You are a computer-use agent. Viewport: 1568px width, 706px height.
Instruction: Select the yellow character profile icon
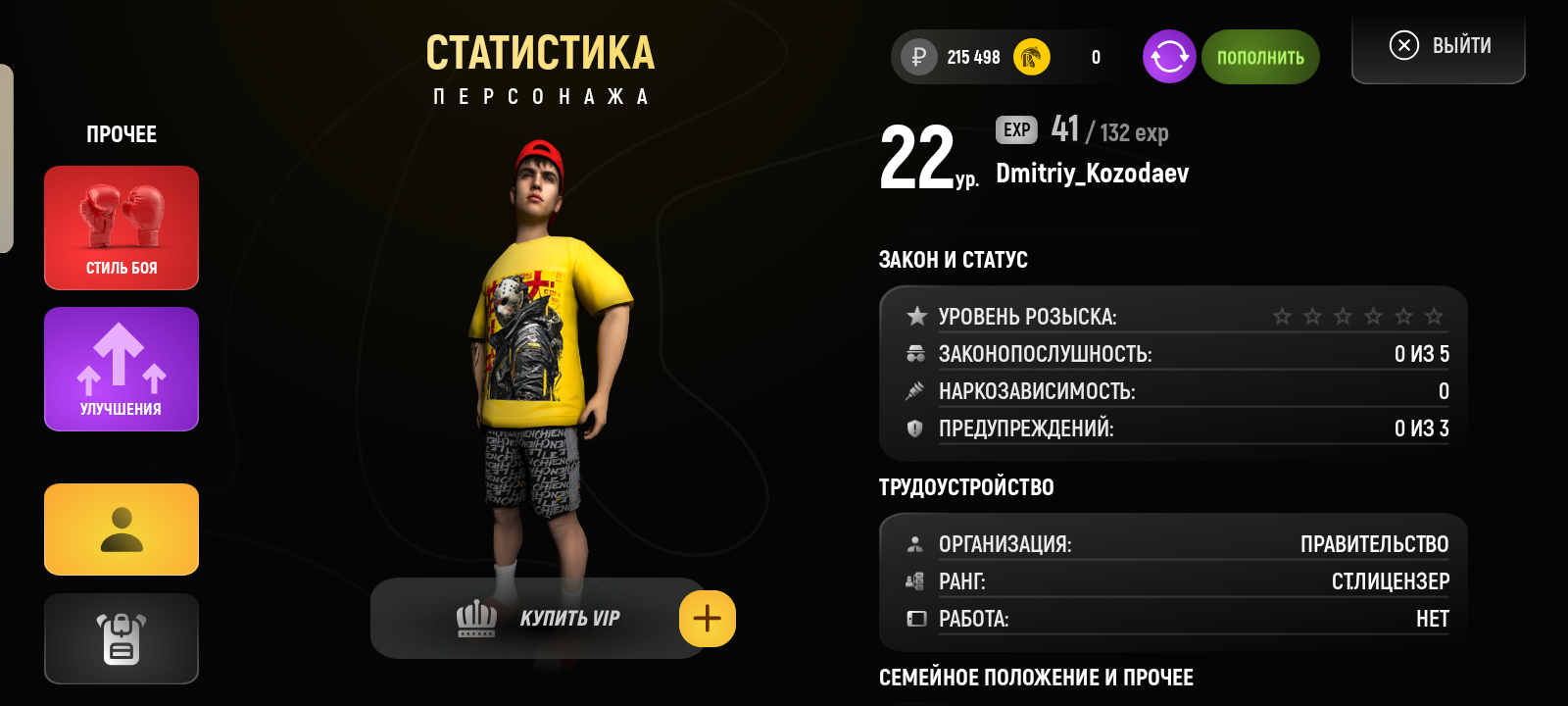[x=121, y=529]
